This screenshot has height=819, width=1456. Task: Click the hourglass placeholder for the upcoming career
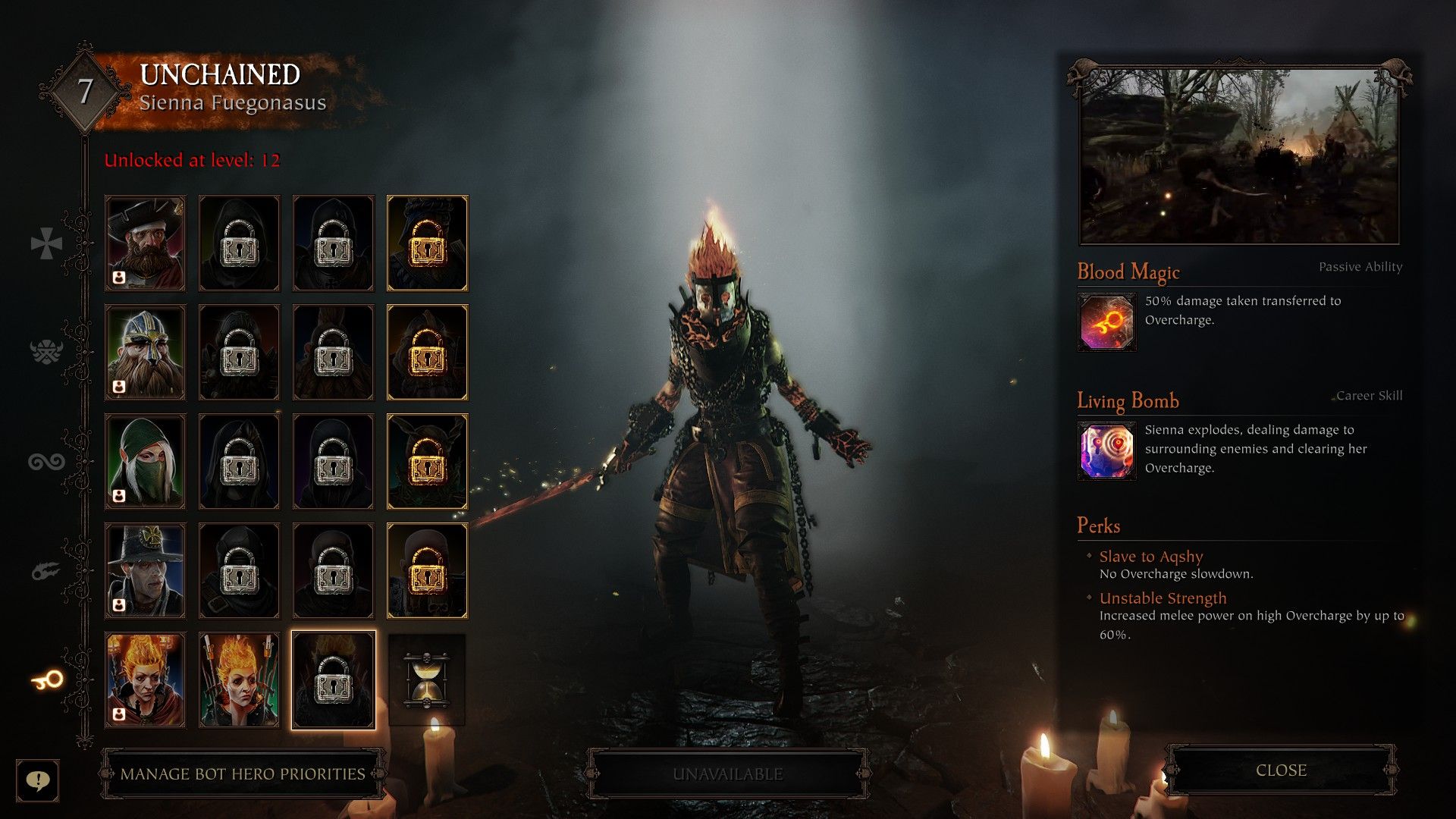coord(427,679)
